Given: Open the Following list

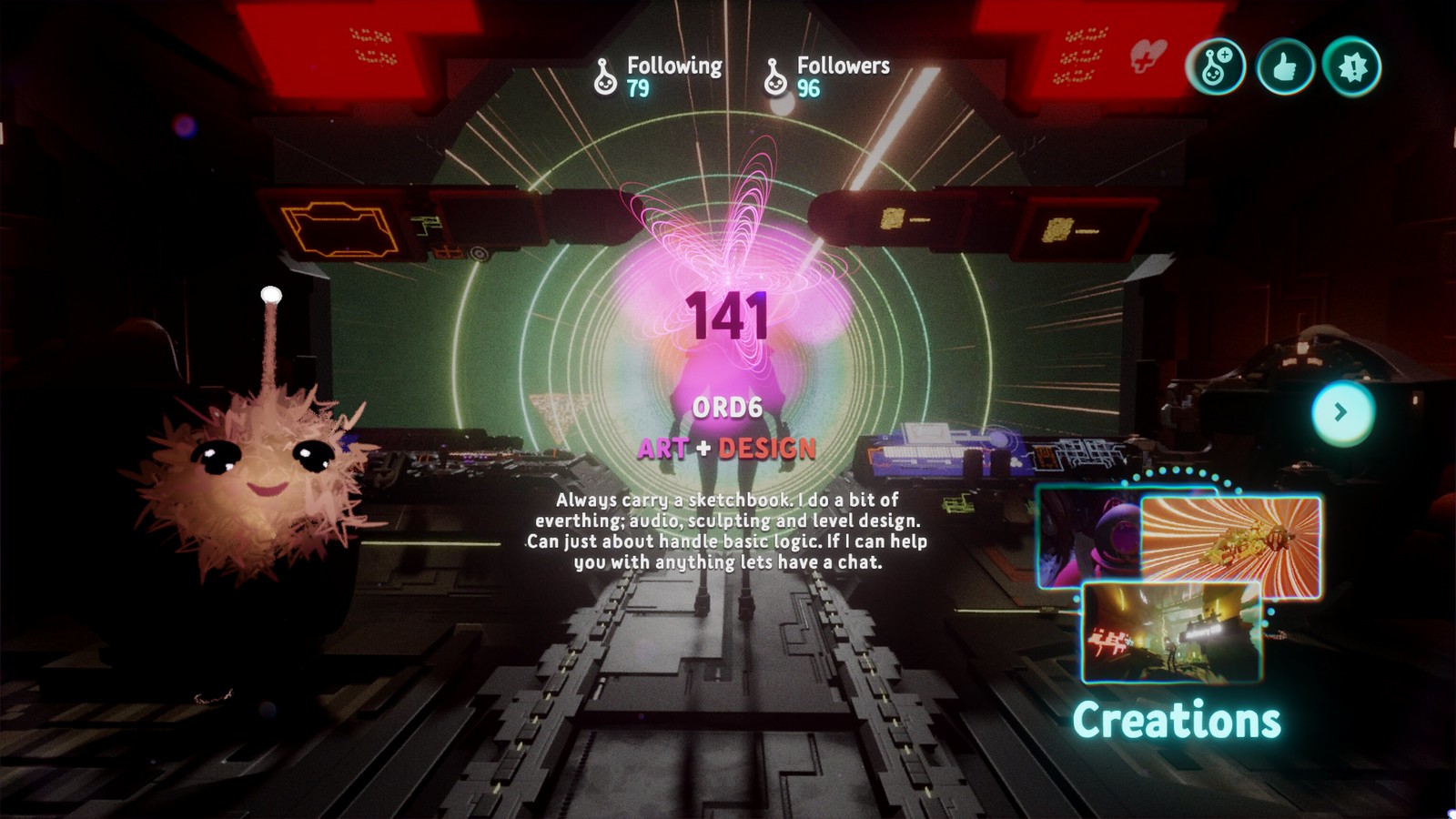Looking at the screenshot, I should click(659, 76).
